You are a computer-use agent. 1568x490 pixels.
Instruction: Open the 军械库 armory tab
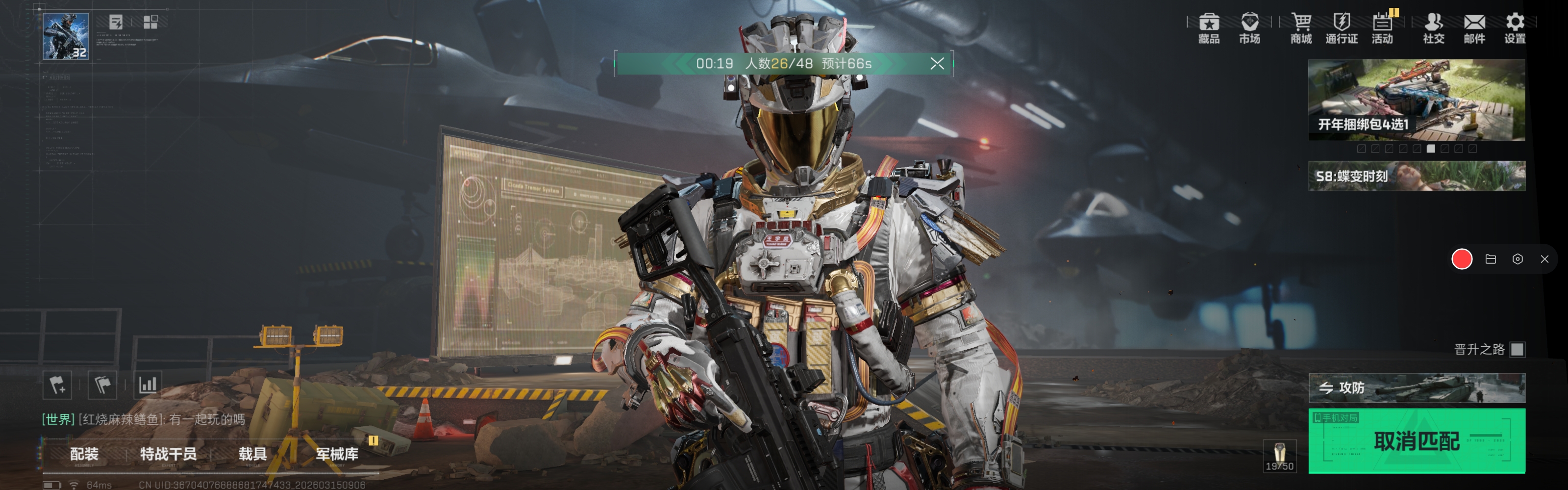337,454
